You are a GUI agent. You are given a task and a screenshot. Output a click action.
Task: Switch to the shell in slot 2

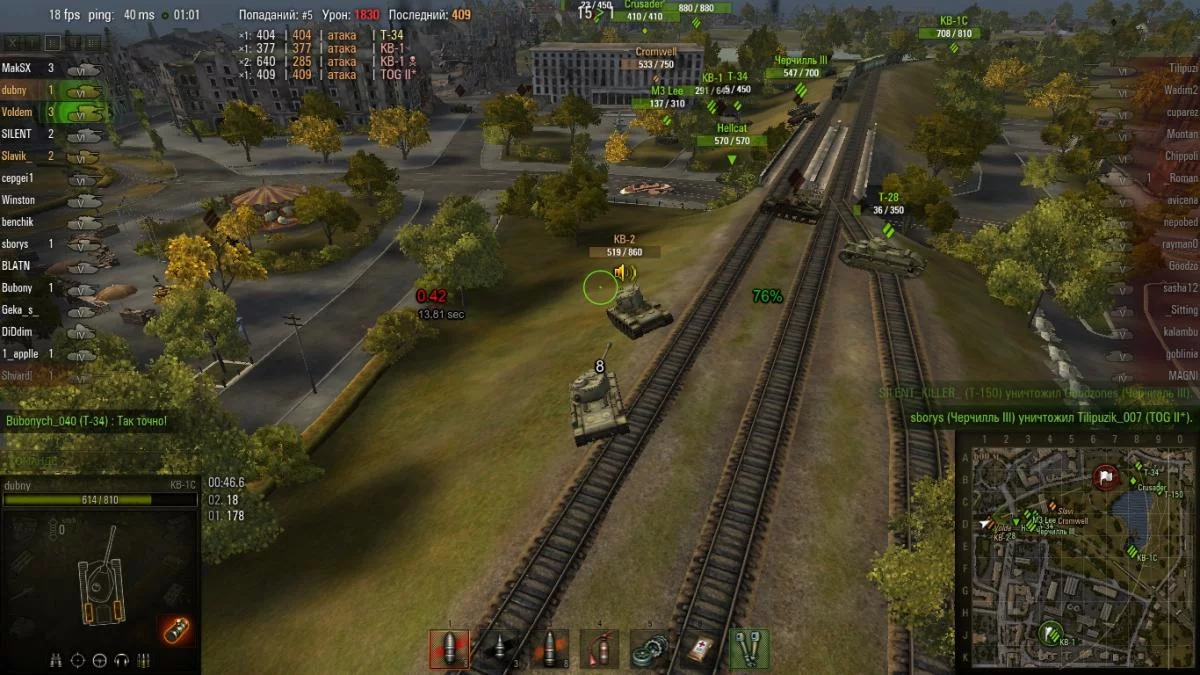tap(499, 648)
